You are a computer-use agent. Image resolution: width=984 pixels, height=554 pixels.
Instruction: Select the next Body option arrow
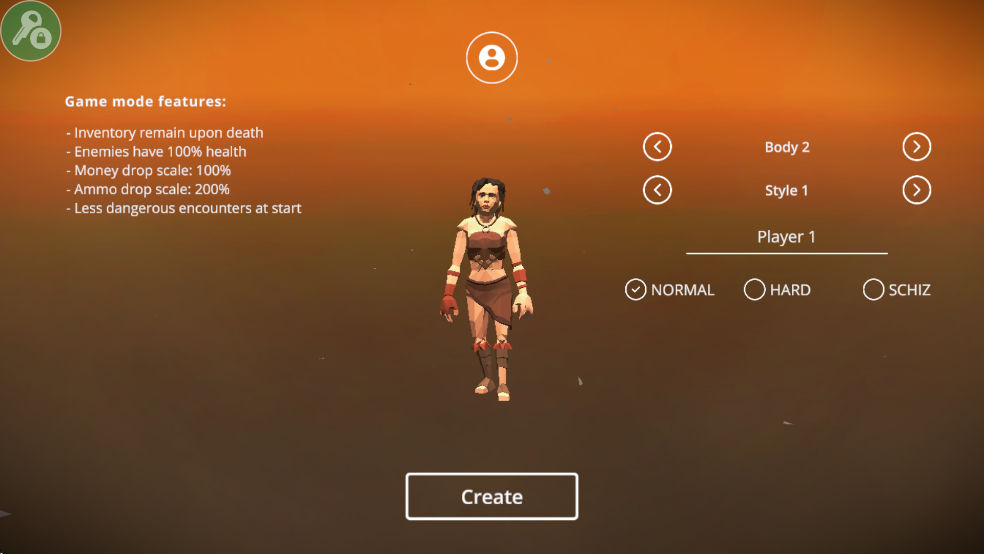pos(916,147)
